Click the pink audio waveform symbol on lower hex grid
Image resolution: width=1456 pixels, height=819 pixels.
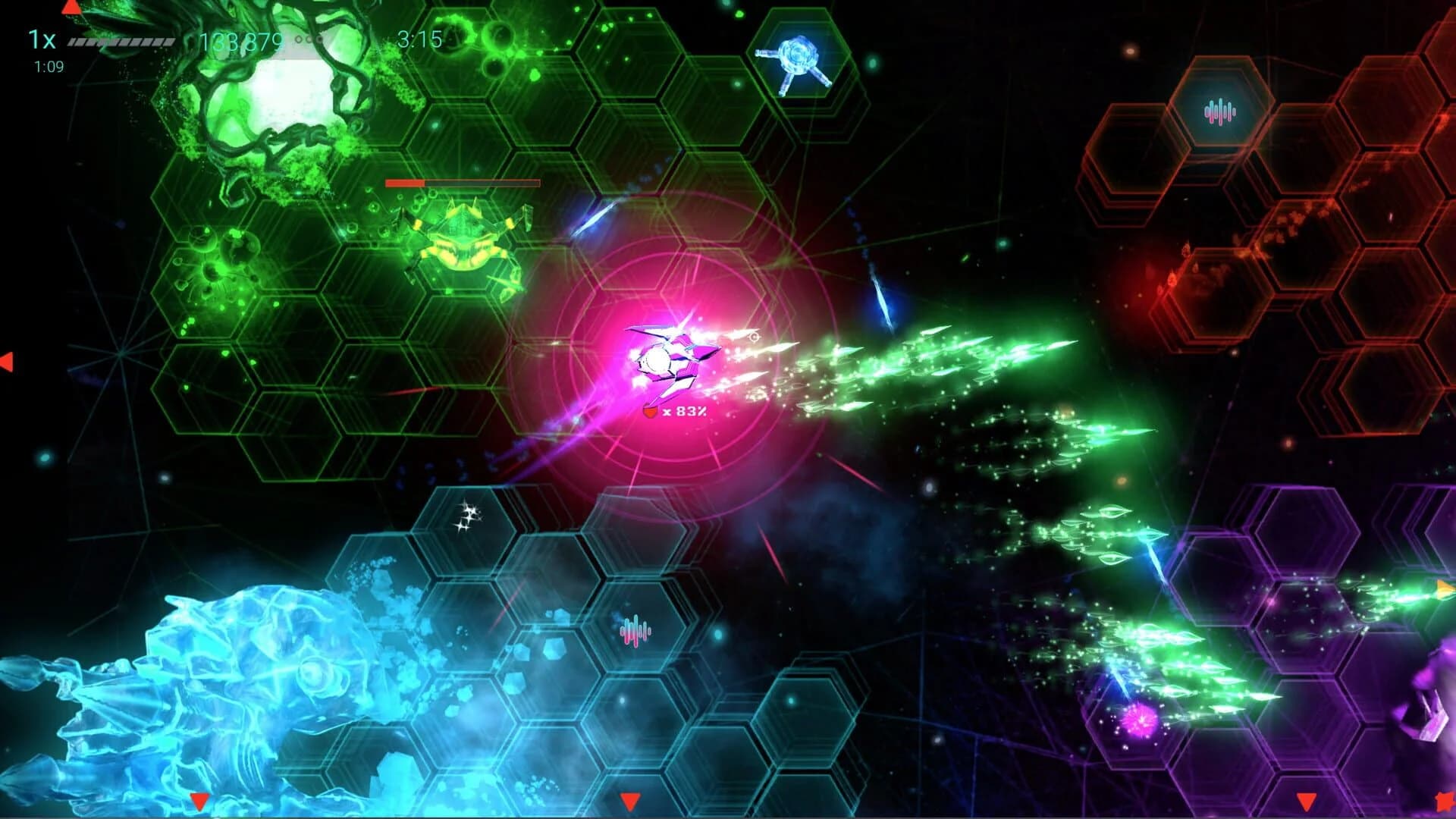pos(635,629)
